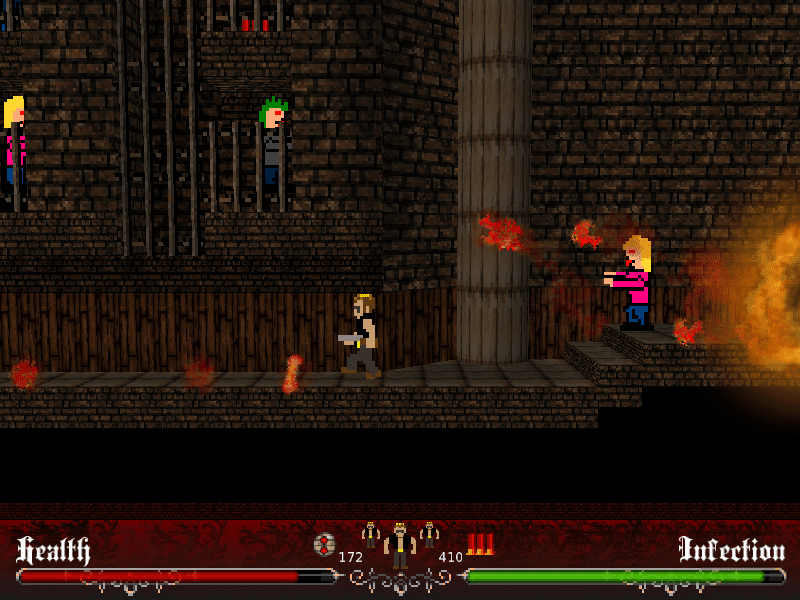Screen dimensions: 800x600
Task: Click the large center character portrait
Action: [x=400, y=546]
